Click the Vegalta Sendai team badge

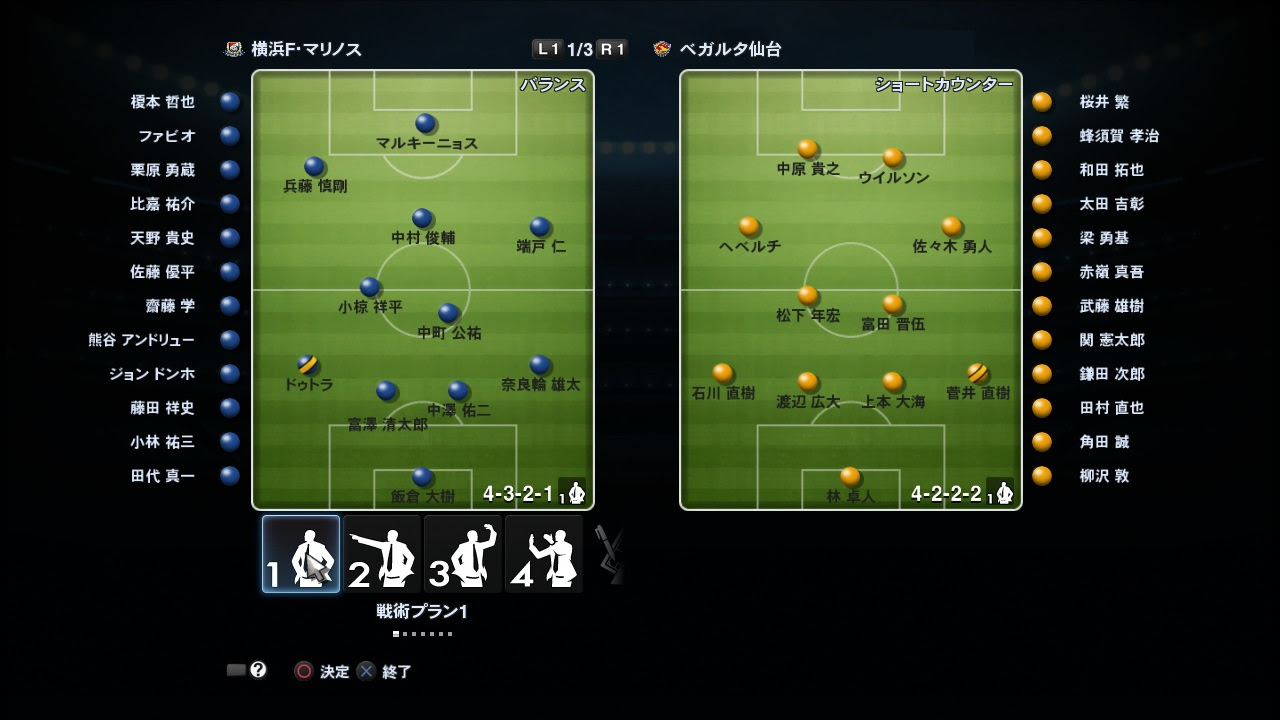tap(662, 45)
